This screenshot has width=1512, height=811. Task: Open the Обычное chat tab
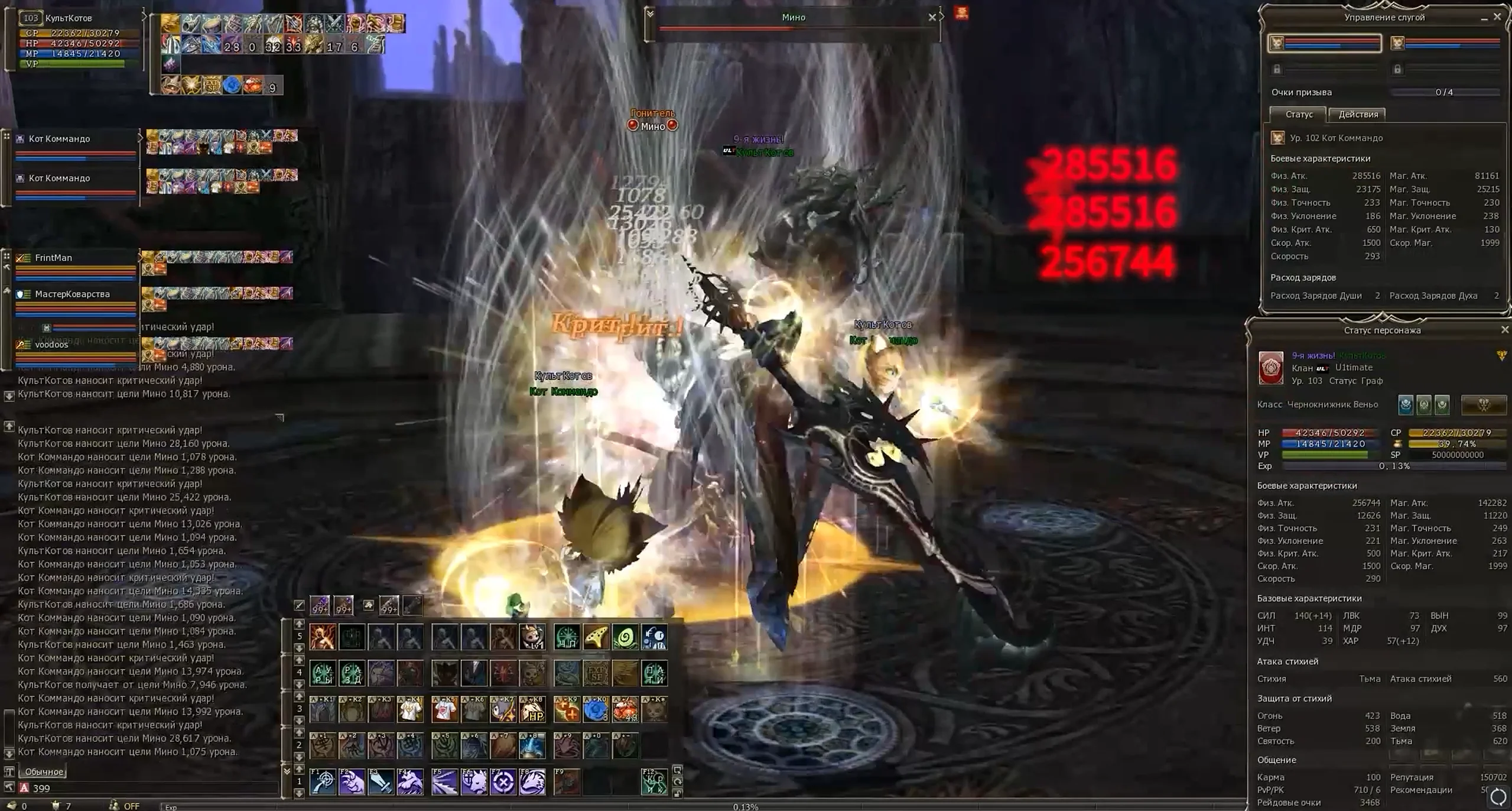(44, 771)
